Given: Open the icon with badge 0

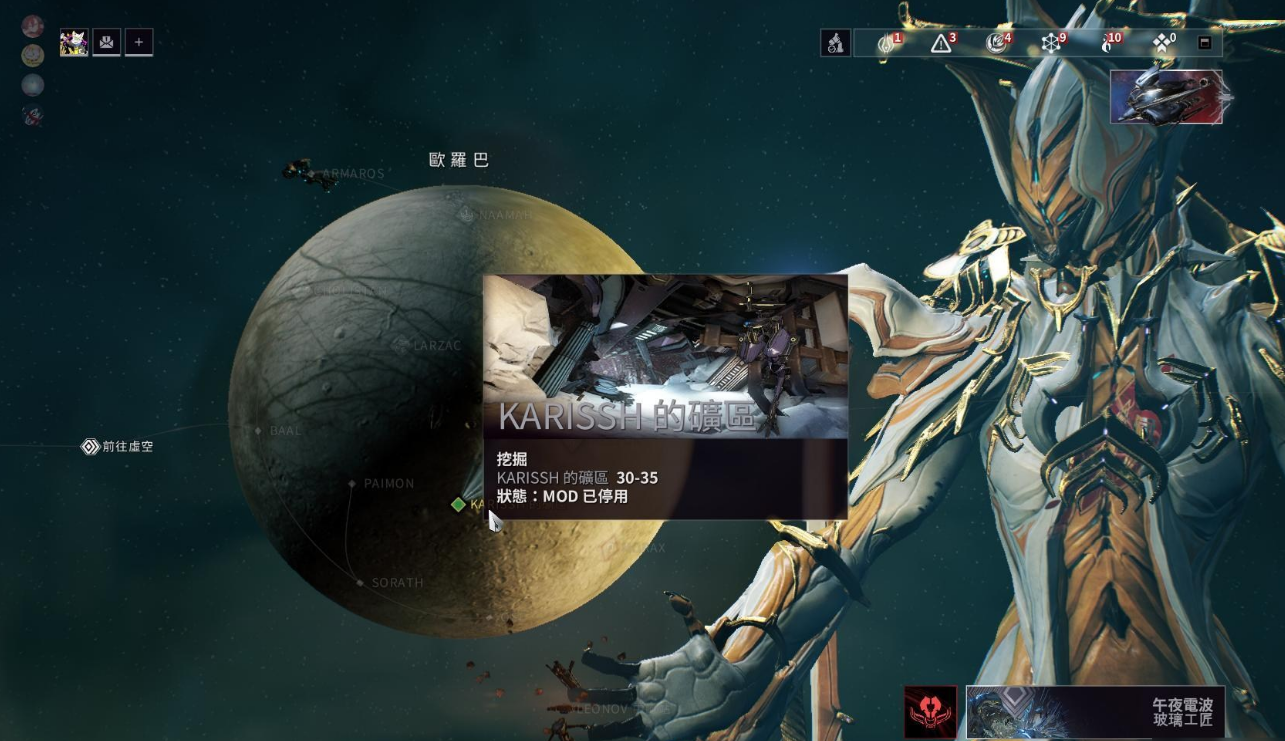Looking at the screenshot, I should 1161,43.
